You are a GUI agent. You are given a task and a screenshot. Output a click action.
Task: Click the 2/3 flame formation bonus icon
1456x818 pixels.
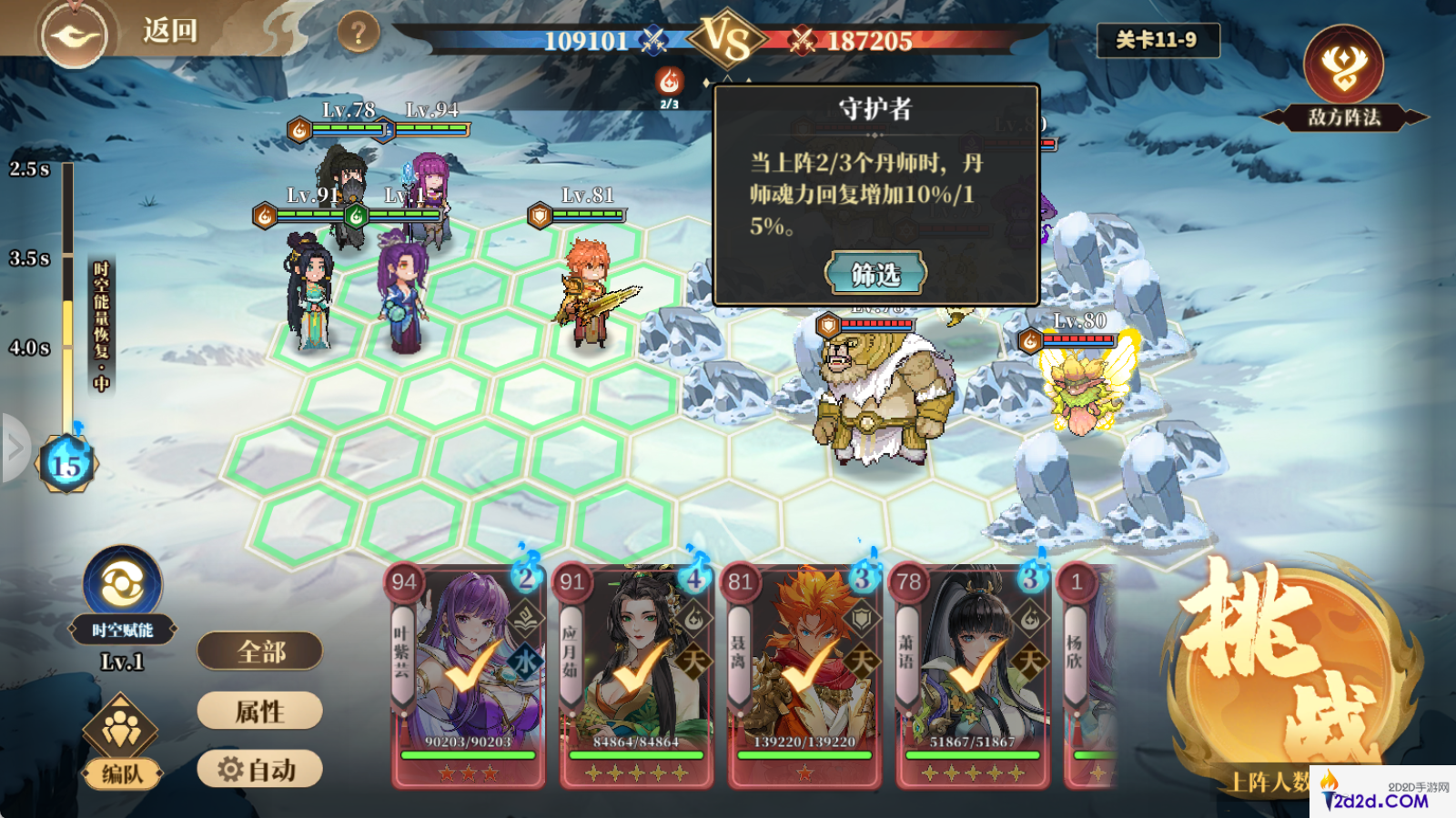(x=669, y=85)
